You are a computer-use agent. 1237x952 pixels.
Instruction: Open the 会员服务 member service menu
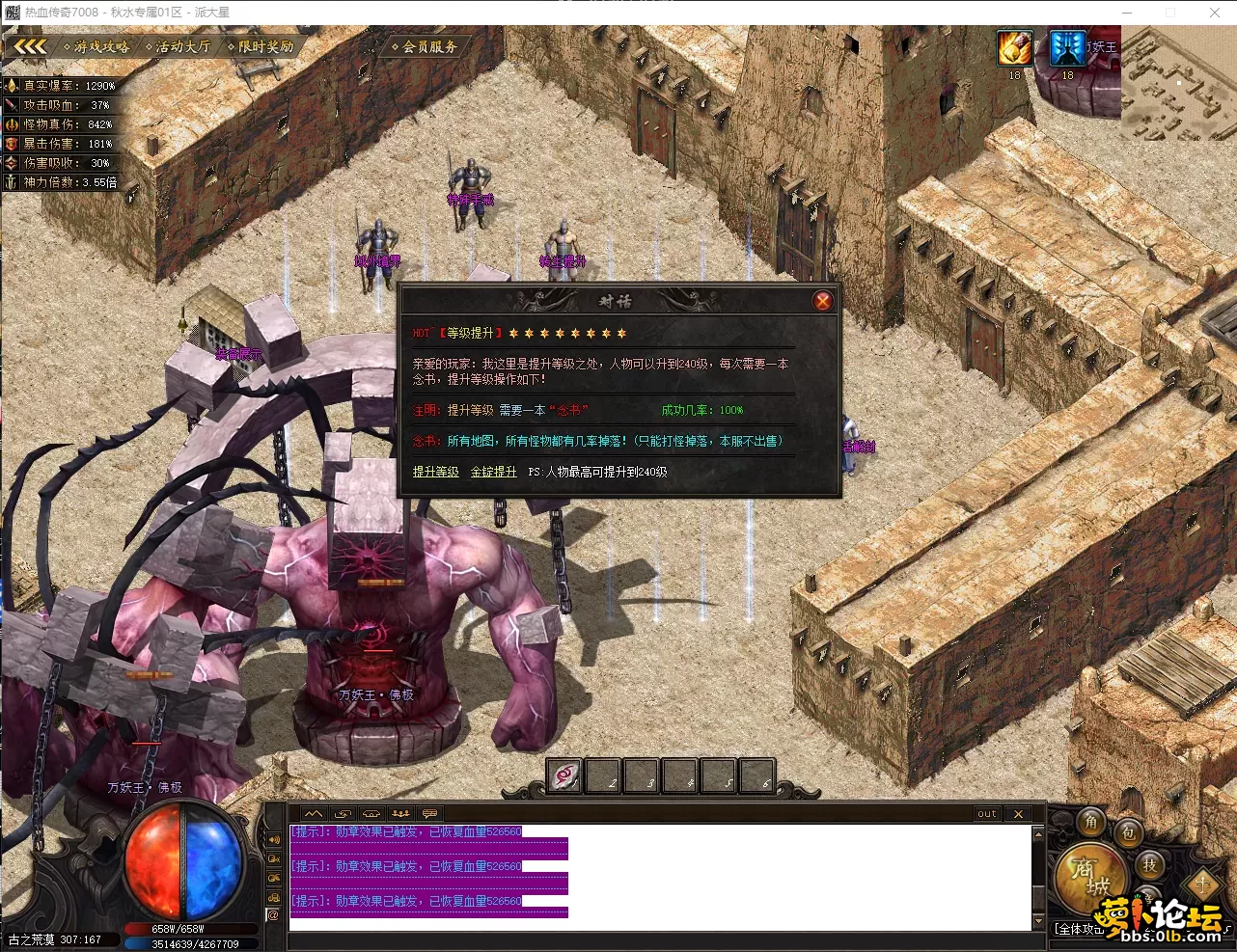[x=425, y=46]
